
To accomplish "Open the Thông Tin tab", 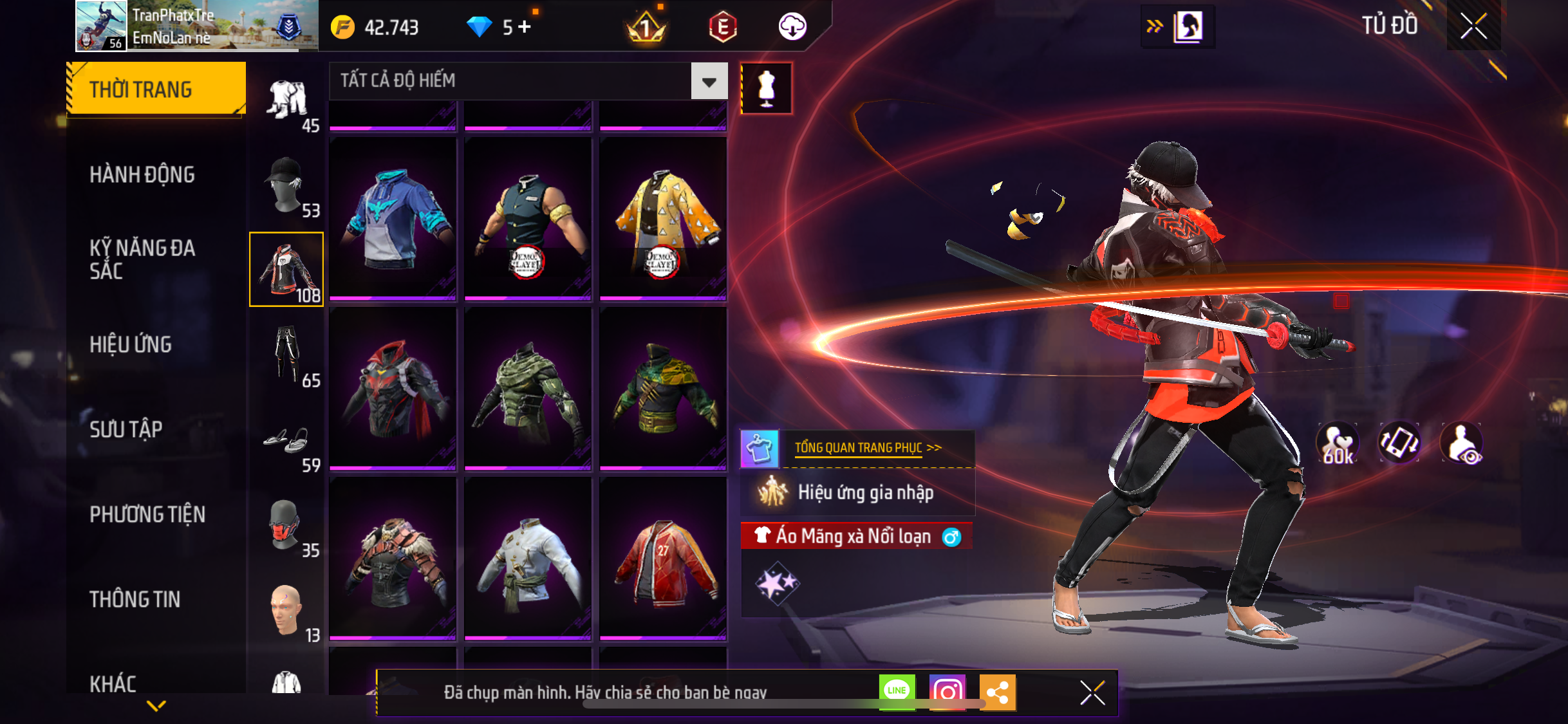I will coord(135,599).
